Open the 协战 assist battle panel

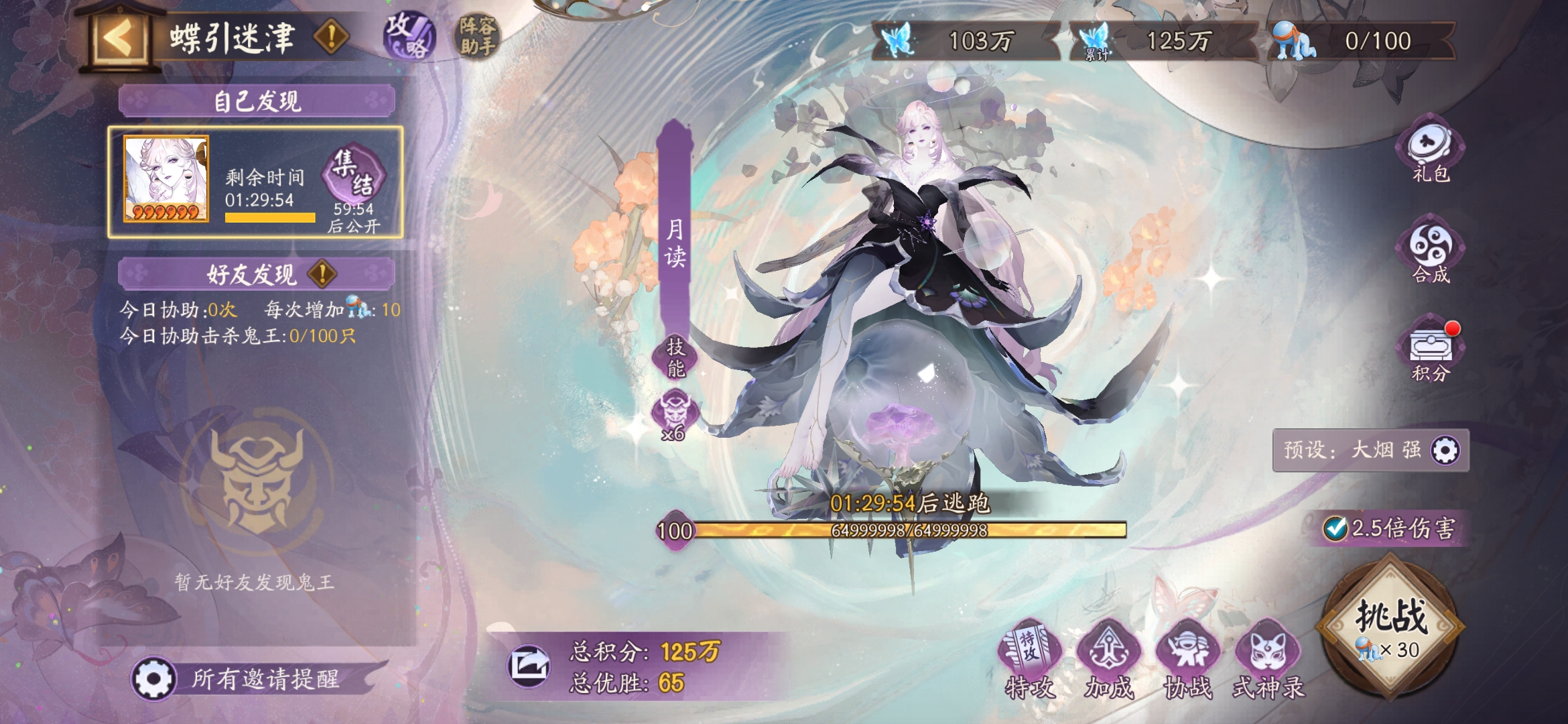tap(1188, 660)
